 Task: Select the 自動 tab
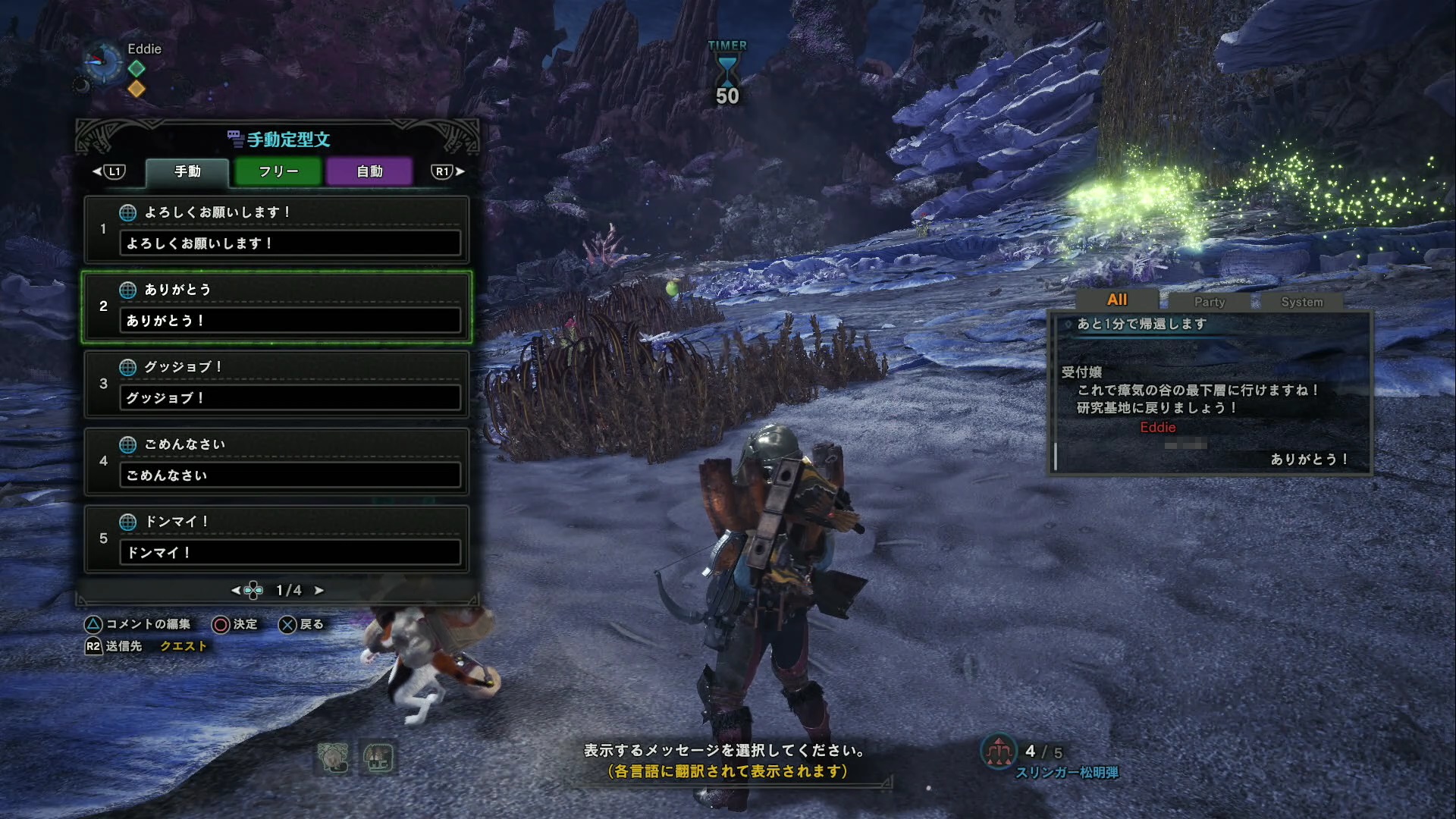point(369,171)
